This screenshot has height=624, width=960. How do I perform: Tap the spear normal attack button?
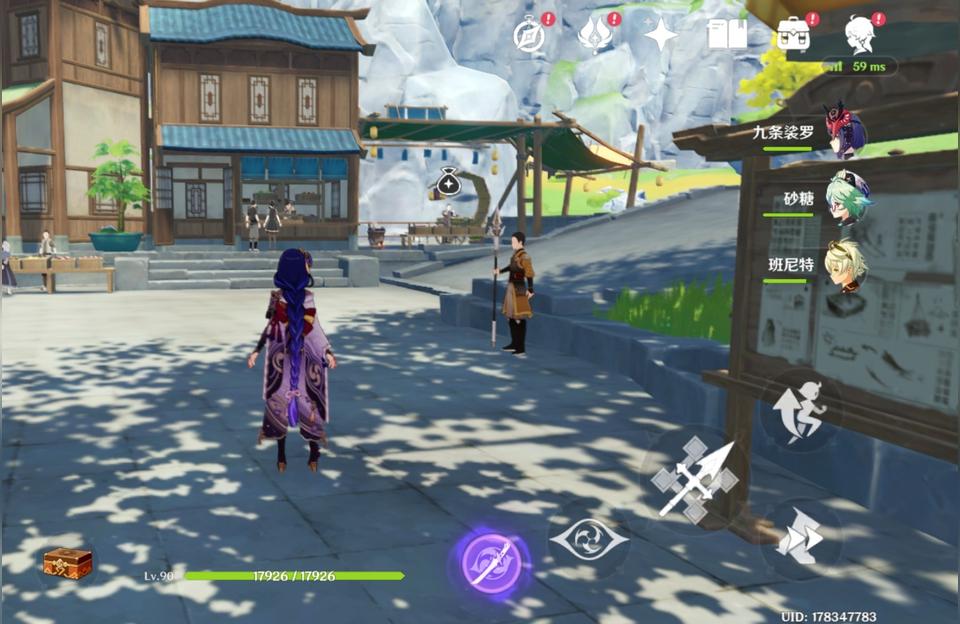tap(695, 480)
